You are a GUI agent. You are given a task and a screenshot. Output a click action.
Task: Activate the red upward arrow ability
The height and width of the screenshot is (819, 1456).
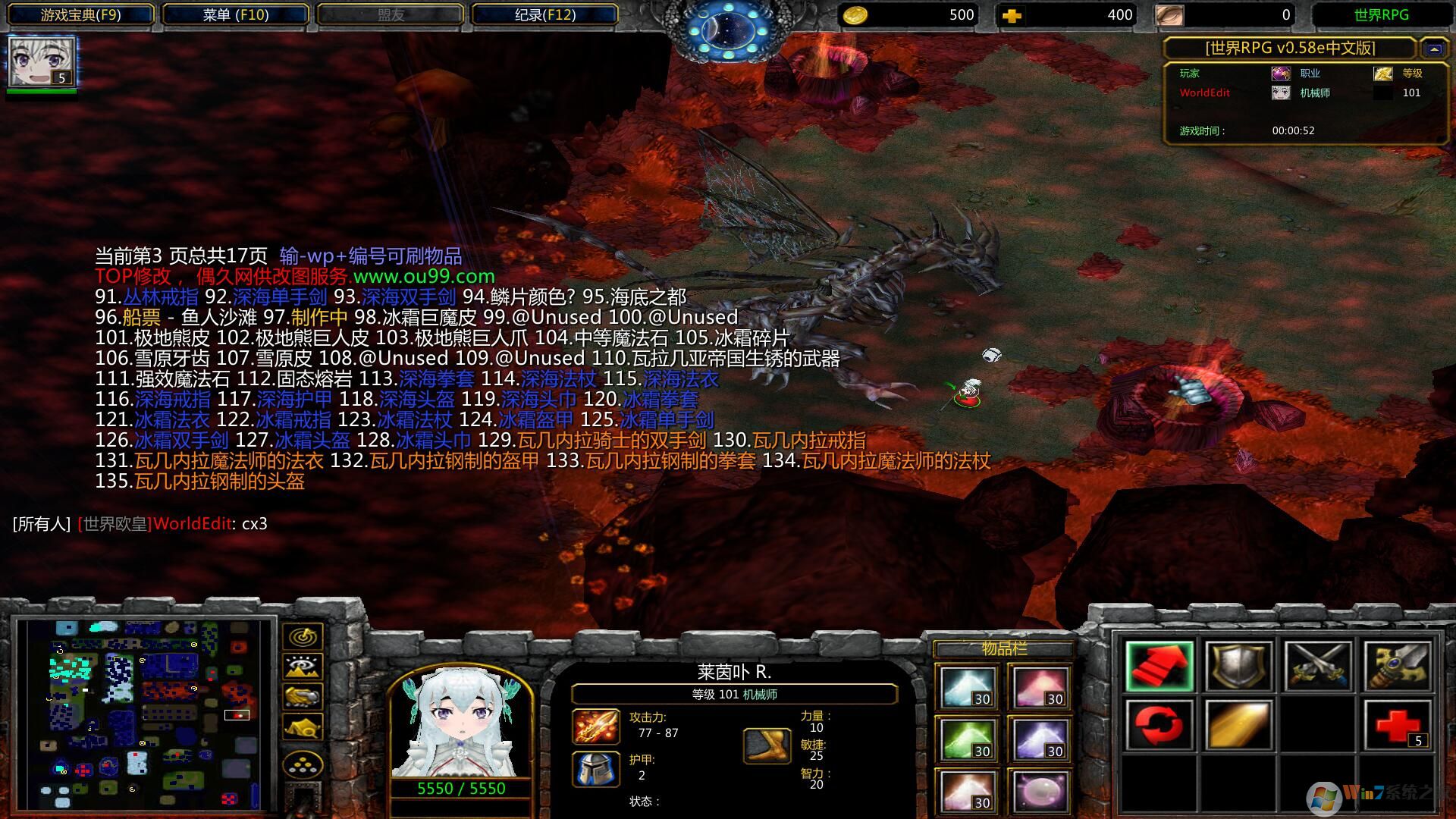click(x=1159, y=667)
